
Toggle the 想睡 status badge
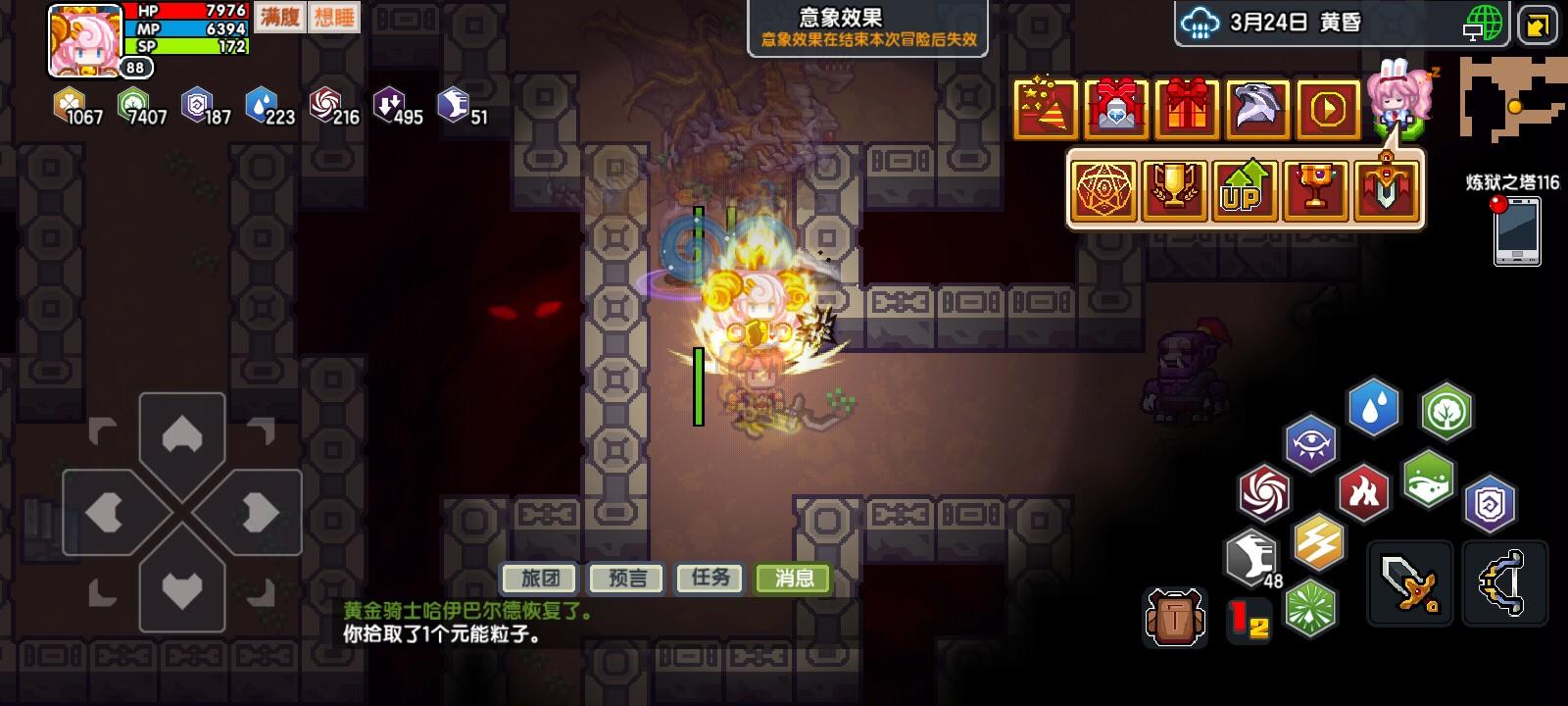(333, 18)
